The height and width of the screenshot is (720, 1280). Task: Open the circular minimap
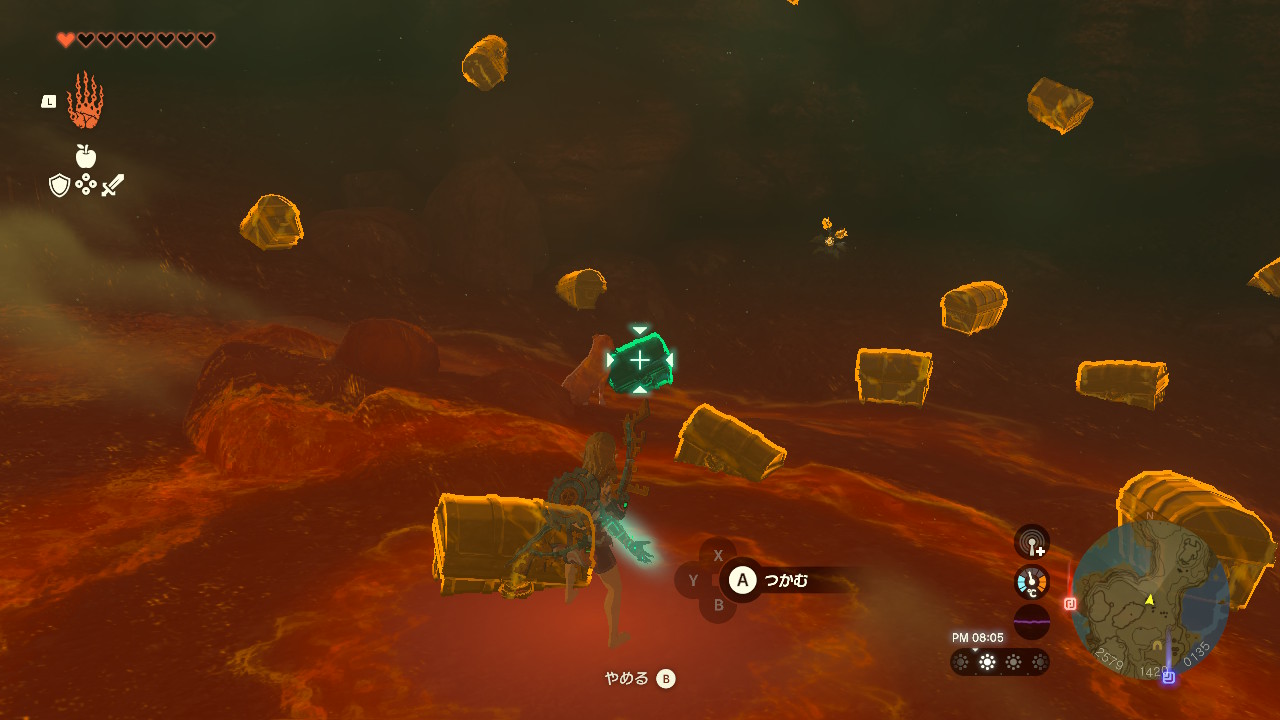tap(1150, 599)
